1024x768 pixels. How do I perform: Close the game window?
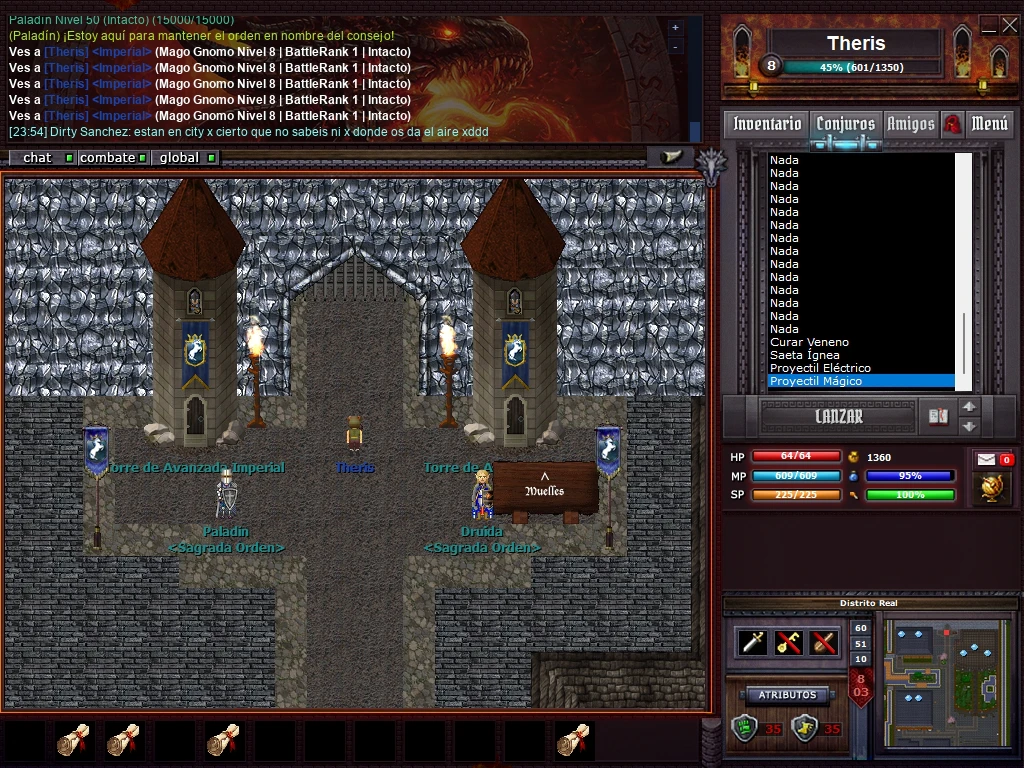[x=1009, y=26]
